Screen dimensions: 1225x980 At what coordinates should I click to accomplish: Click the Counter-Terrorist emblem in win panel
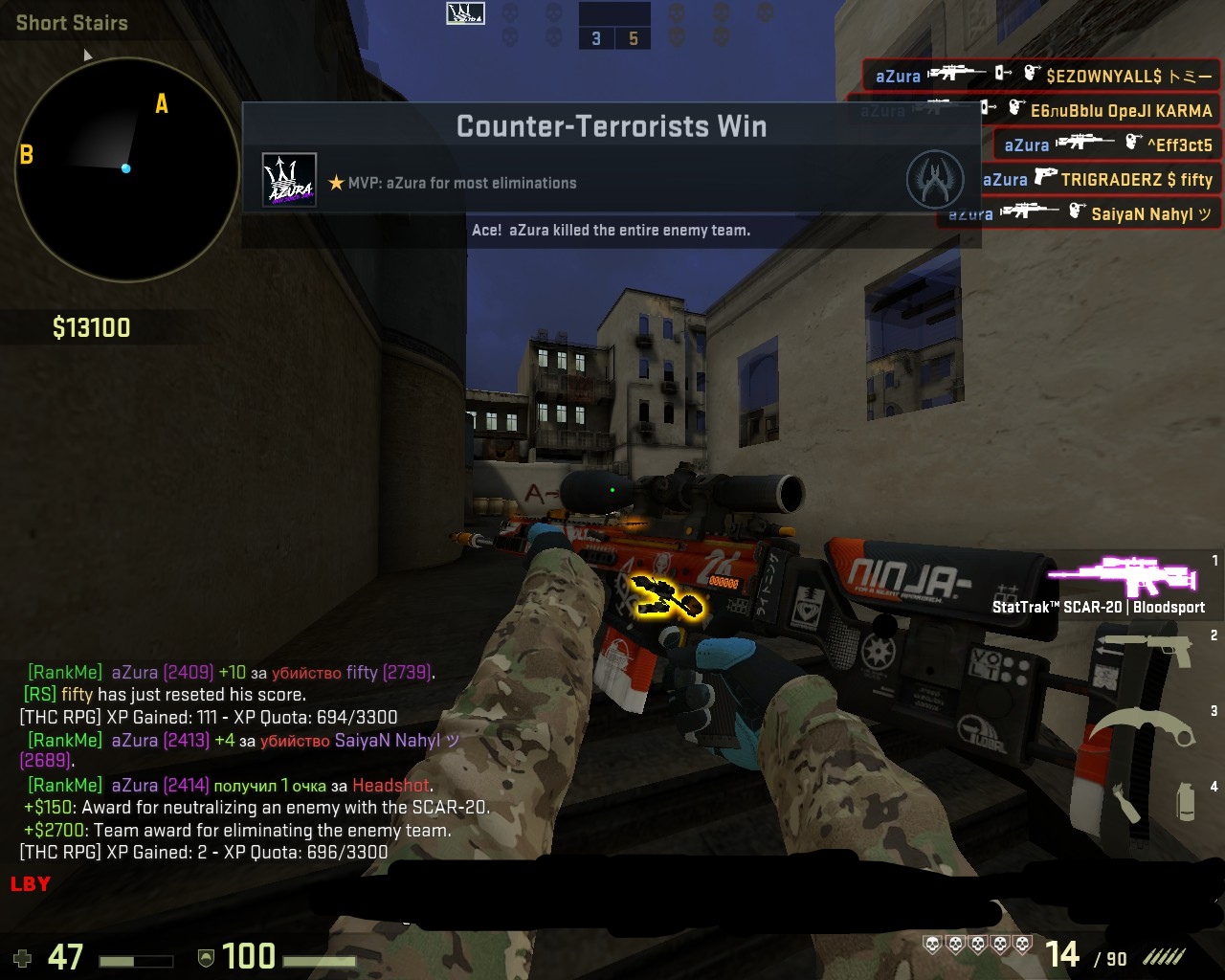(934, 180)
